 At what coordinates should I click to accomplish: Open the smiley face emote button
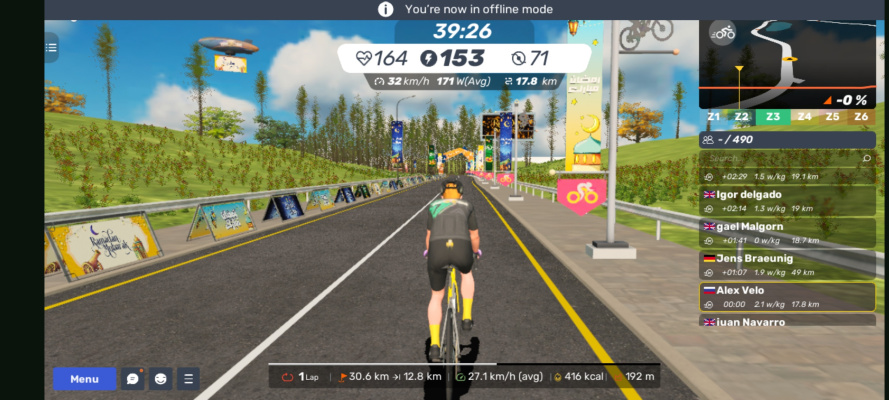click(x=161, y=379)
